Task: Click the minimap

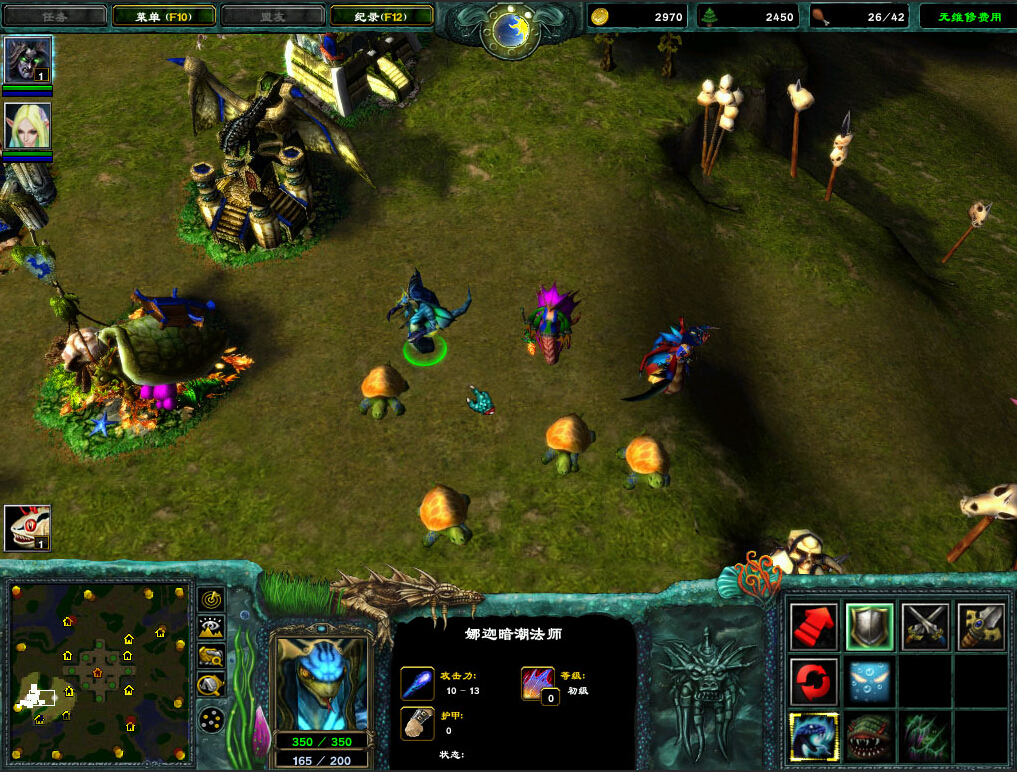Action: 100,670
